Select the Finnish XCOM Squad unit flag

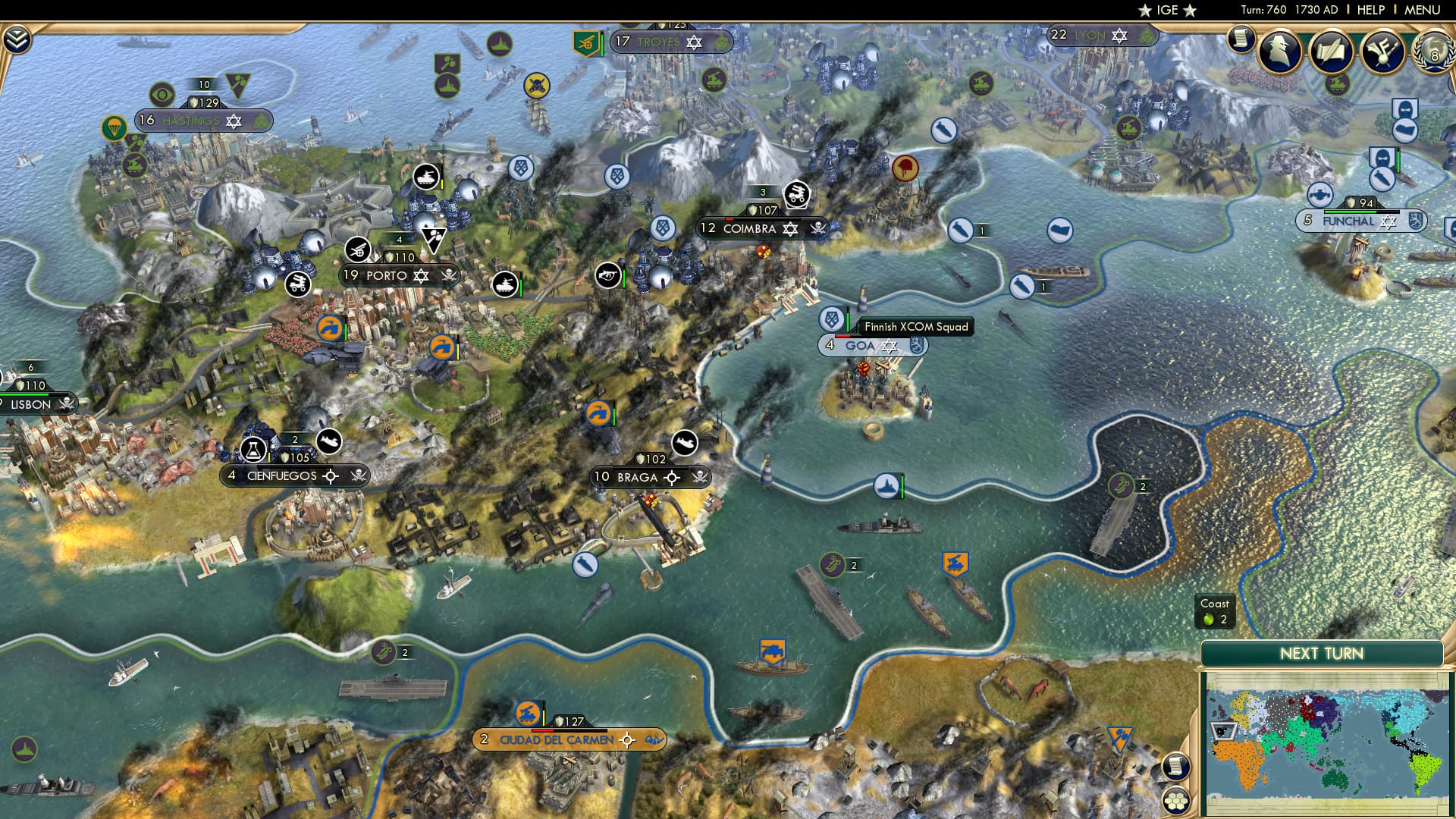coord(831,319)
